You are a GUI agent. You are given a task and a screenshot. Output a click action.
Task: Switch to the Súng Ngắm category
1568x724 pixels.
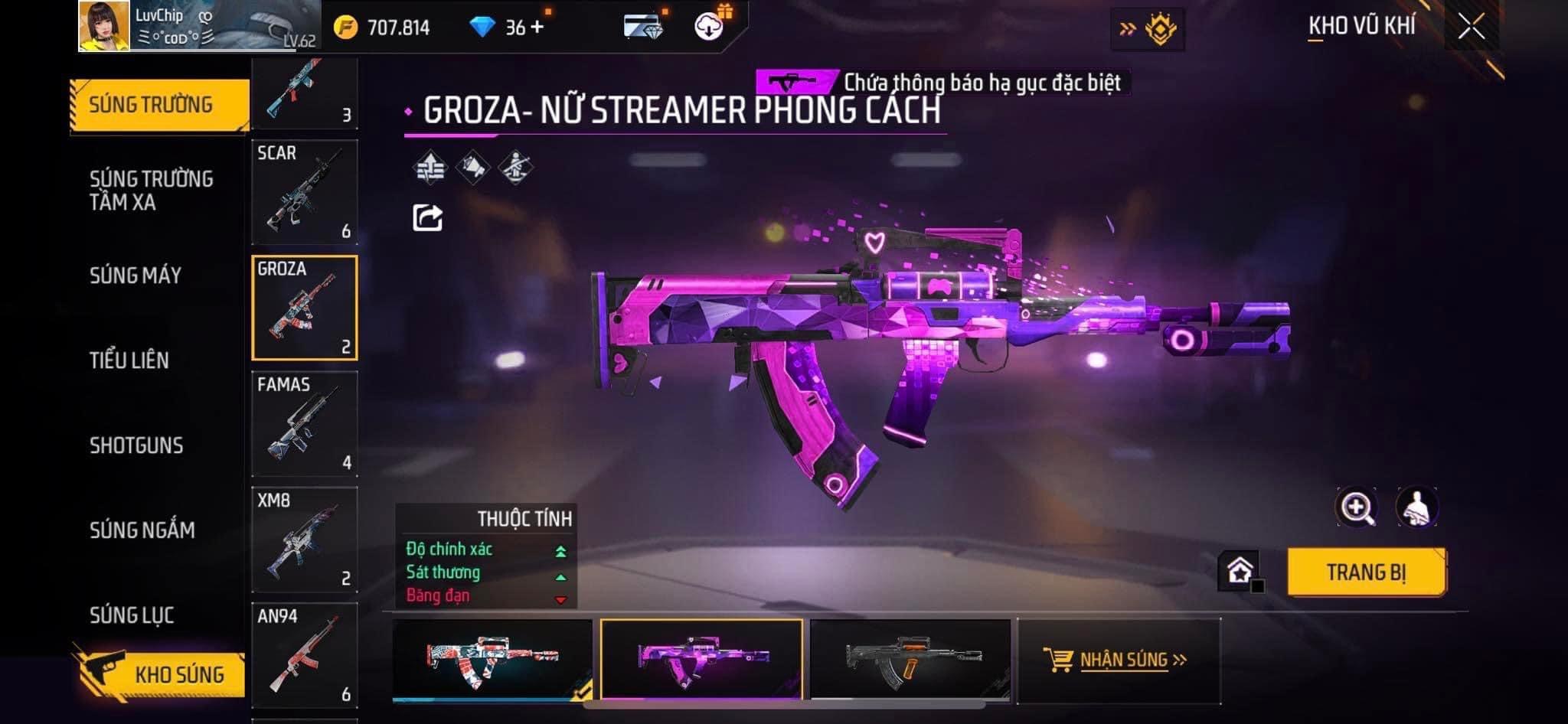[x=142, y=530]
